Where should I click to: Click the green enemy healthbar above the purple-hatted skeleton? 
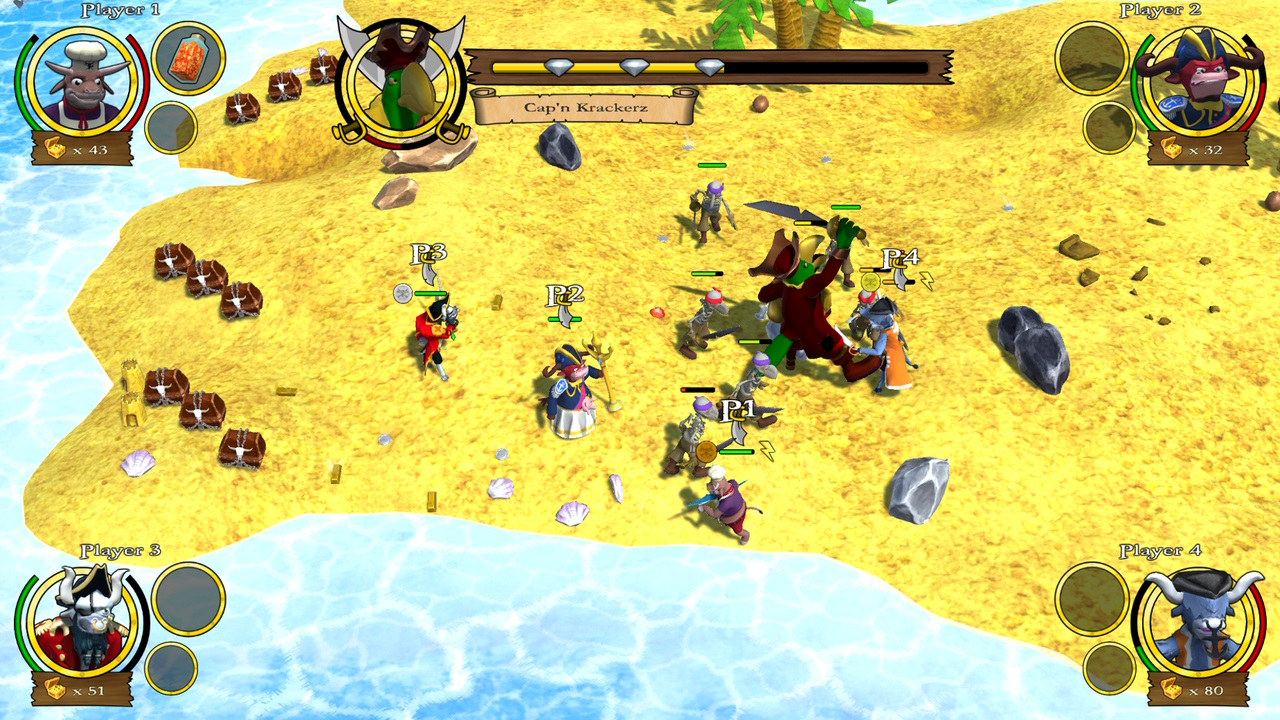click(710, 163)
